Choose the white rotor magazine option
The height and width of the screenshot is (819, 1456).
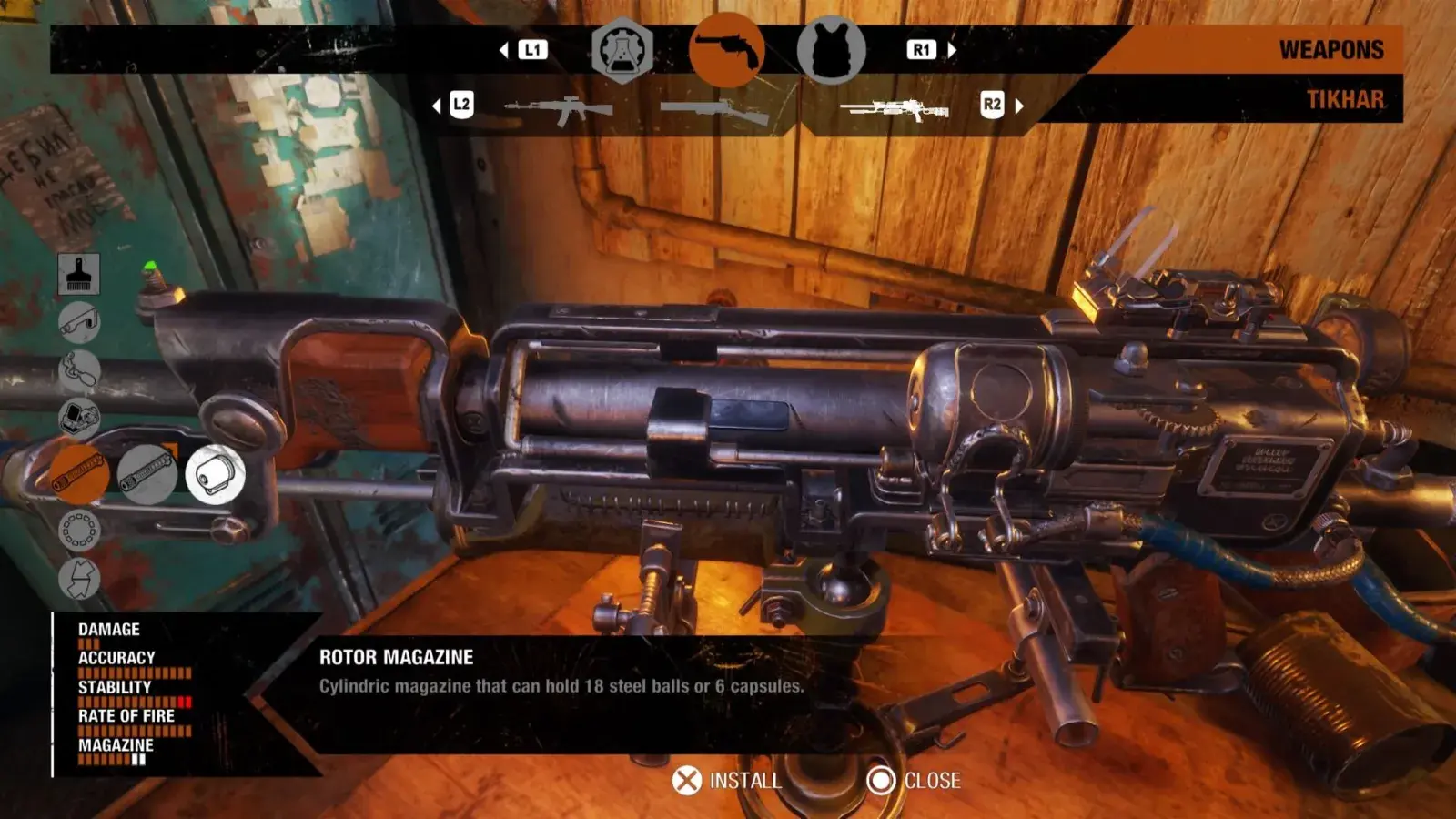tap(215, 474)
